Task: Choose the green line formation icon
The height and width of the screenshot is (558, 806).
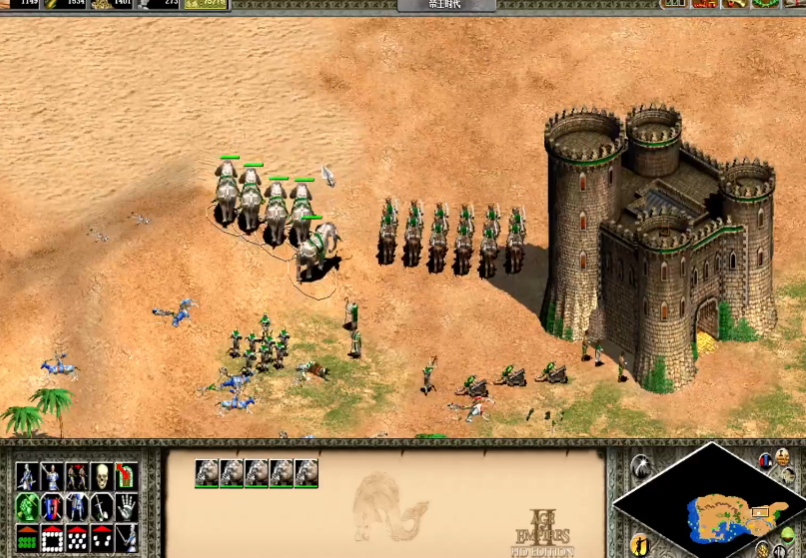Action: click(x=27, y=538)
